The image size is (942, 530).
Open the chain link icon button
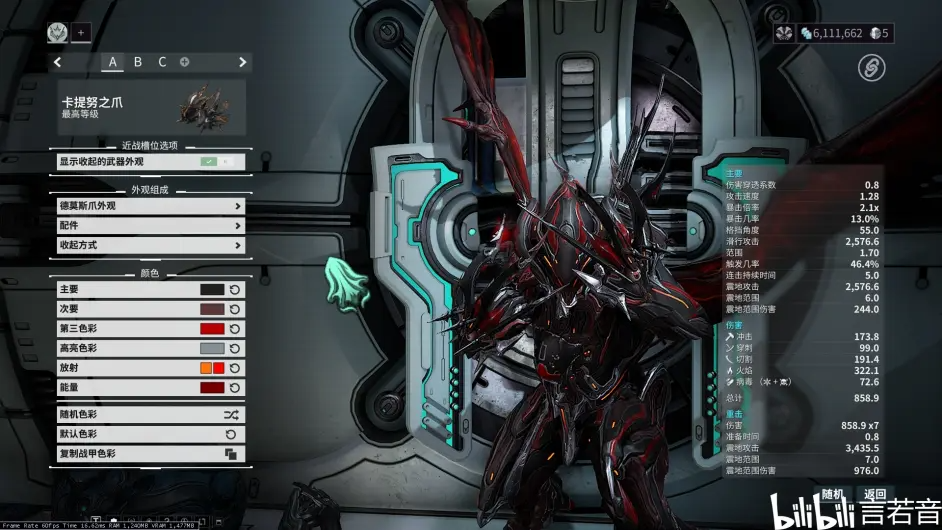point(872,68)
